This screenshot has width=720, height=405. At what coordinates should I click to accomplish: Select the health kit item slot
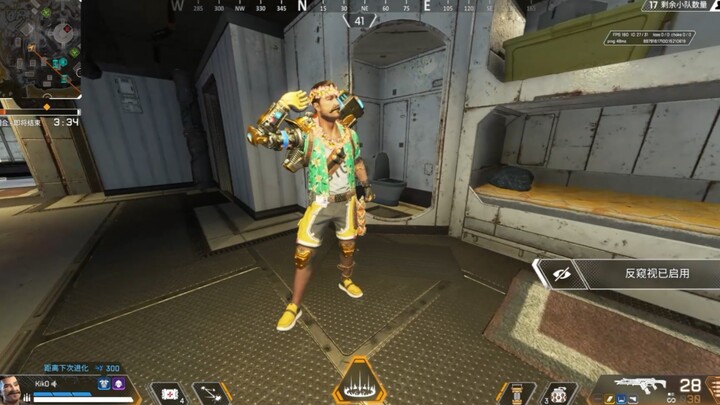coord(166,392)
